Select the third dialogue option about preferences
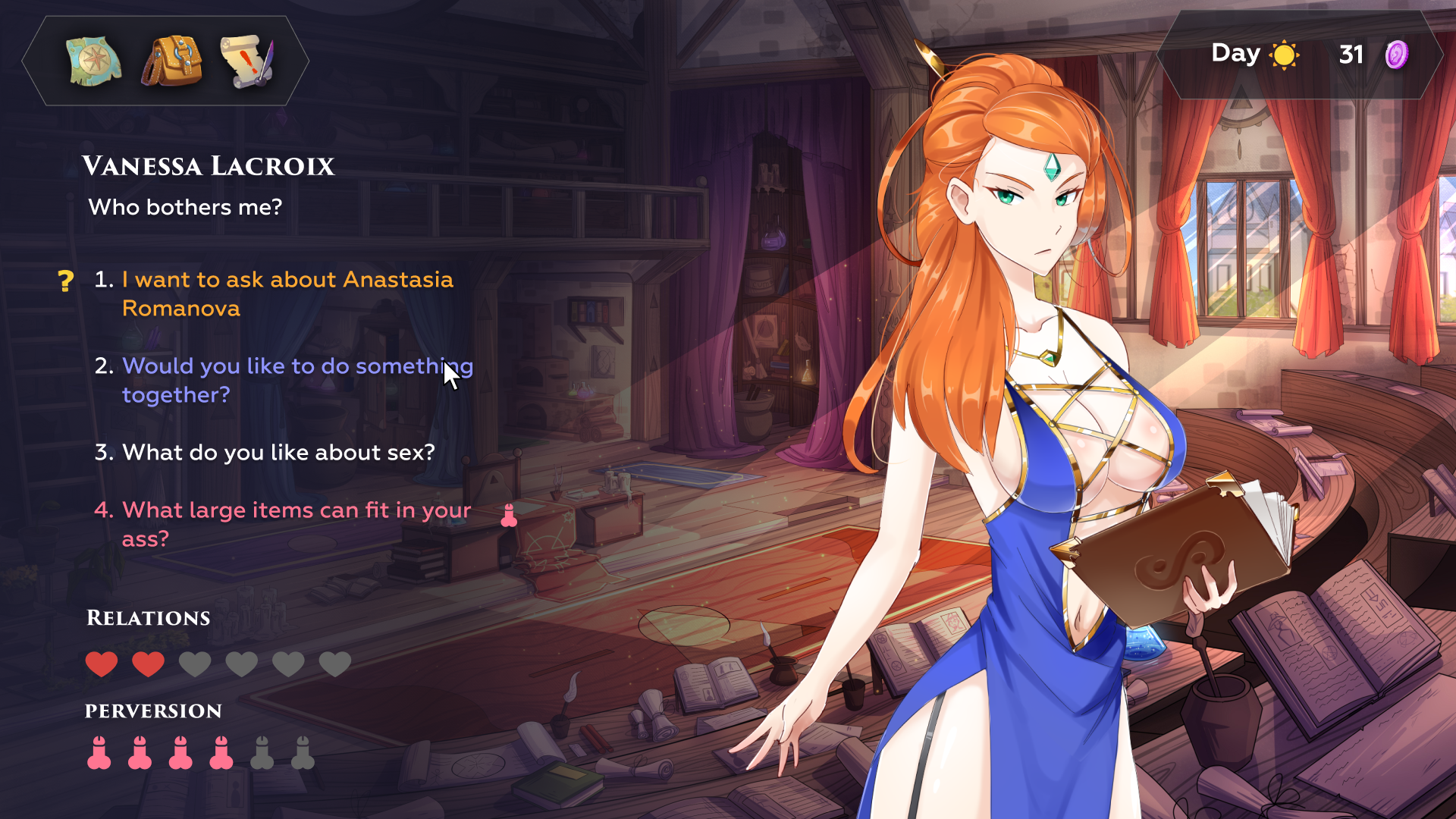This screenshot has width=1456, height=819. [x=278, y=453]
